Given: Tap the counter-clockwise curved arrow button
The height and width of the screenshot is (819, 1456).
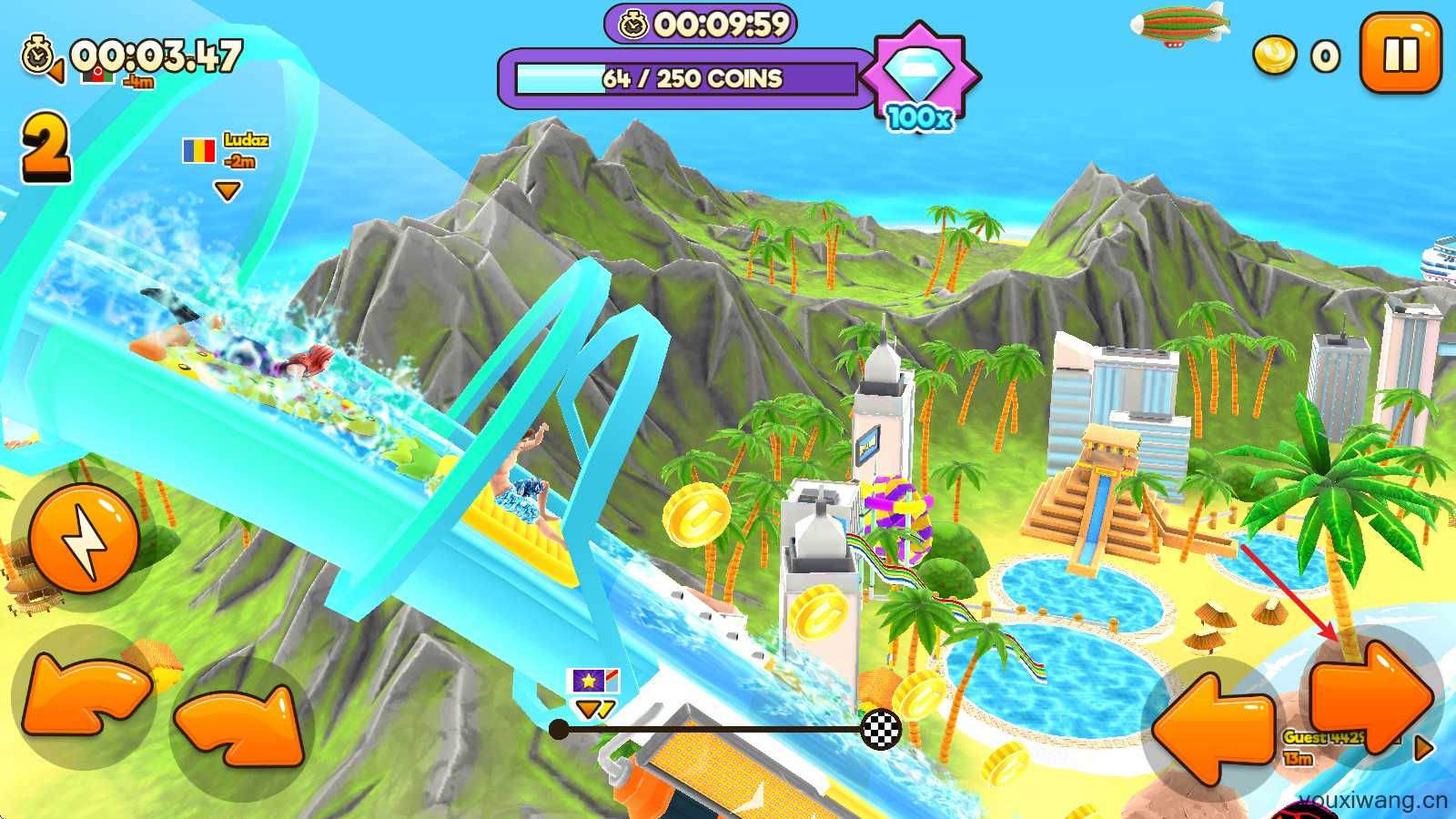Looking at the screenshot, I should click(x=82, y=697).
